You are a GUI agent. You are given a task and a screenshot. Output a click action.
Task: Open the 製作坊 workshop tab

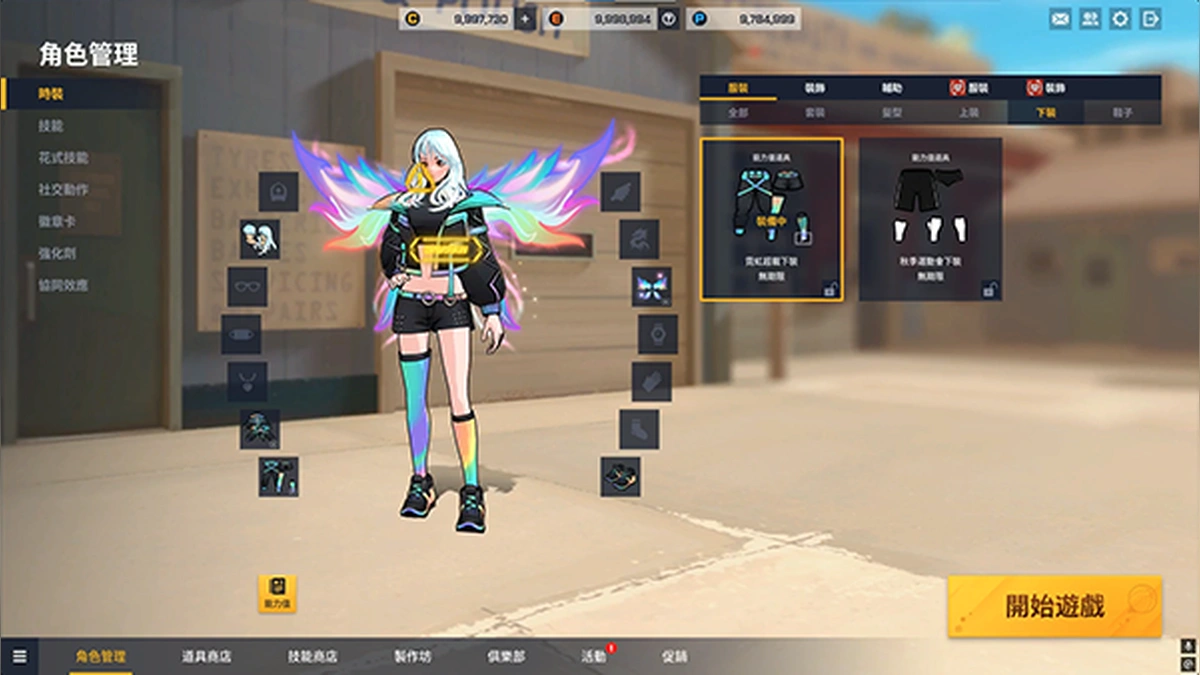(412, 657)
